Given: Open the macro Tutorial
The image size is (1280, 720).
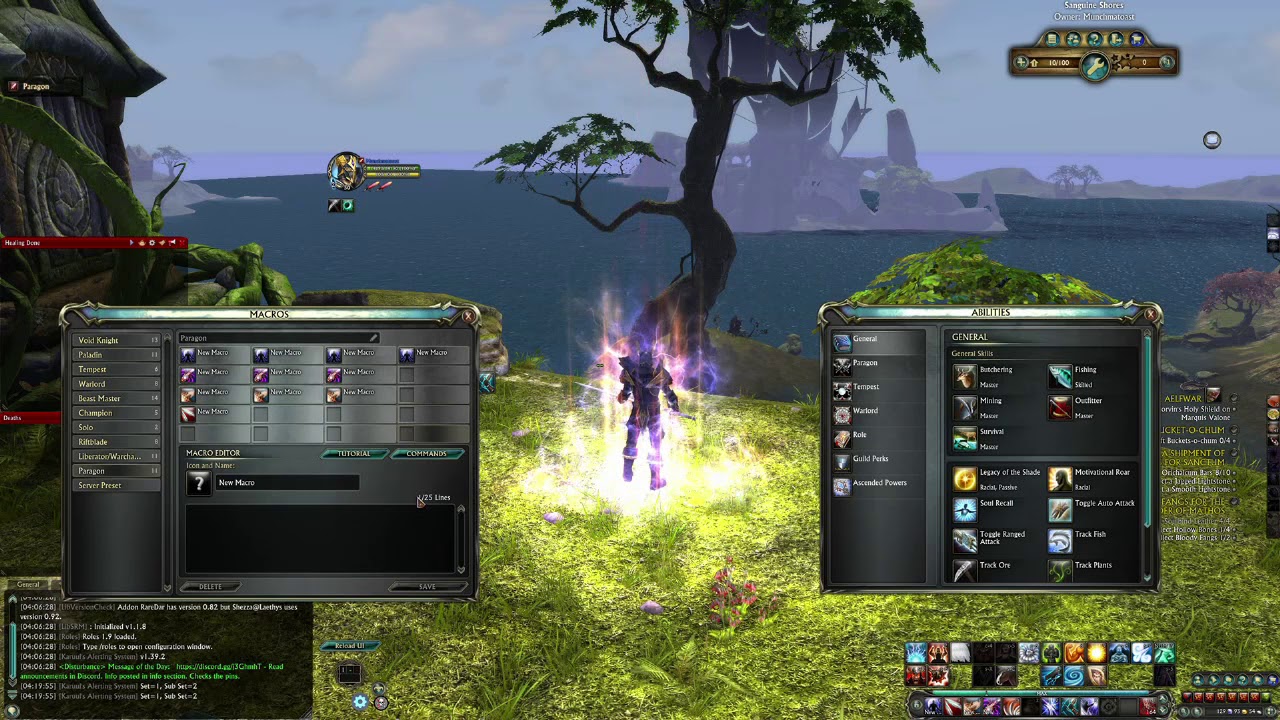Looking at the screenshot, I should click(353, 454).
